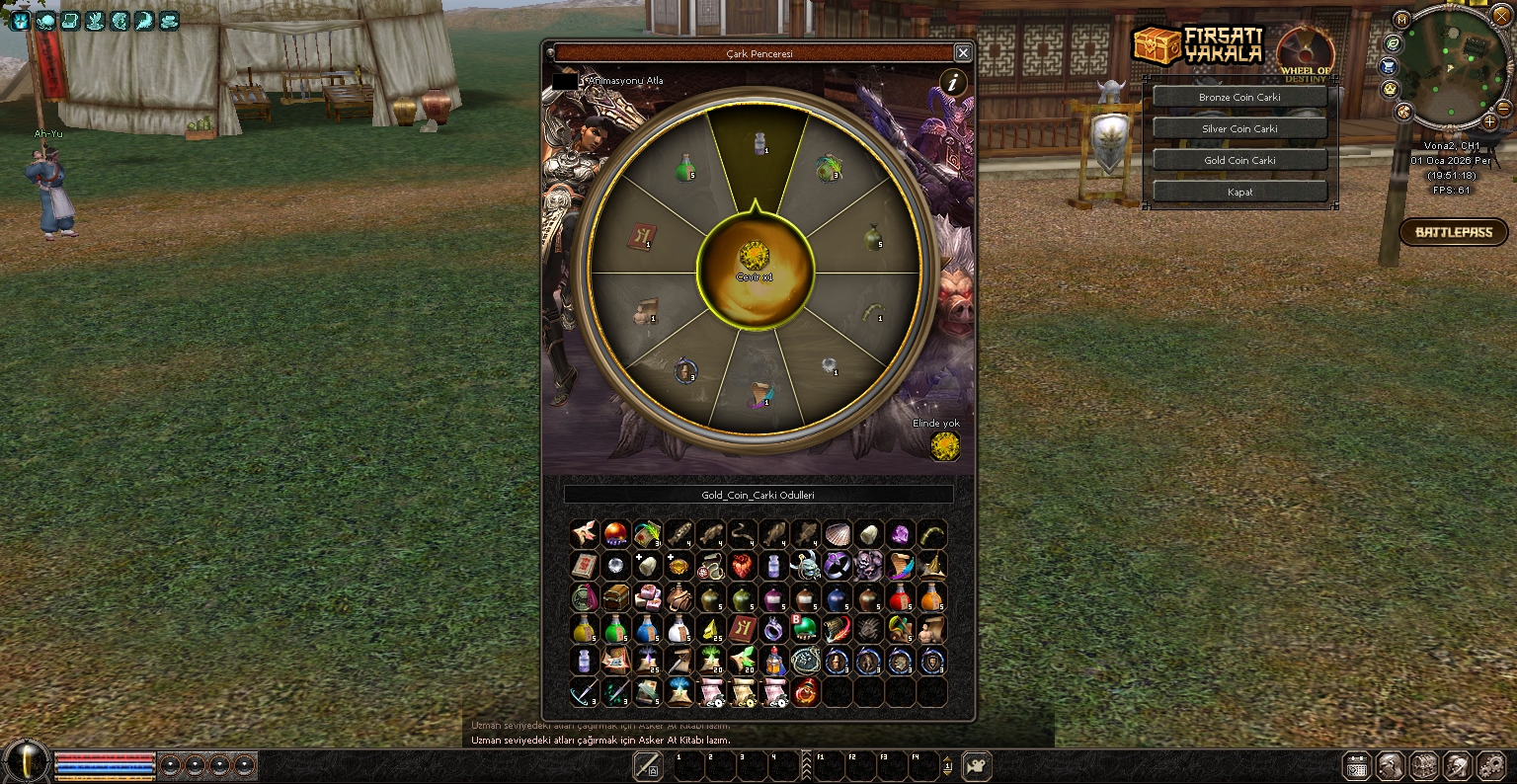The height and width of the screenshot is (784, 1517).
Task: Open the Wheel of Destiny icon
Action: pos(1306,52)
